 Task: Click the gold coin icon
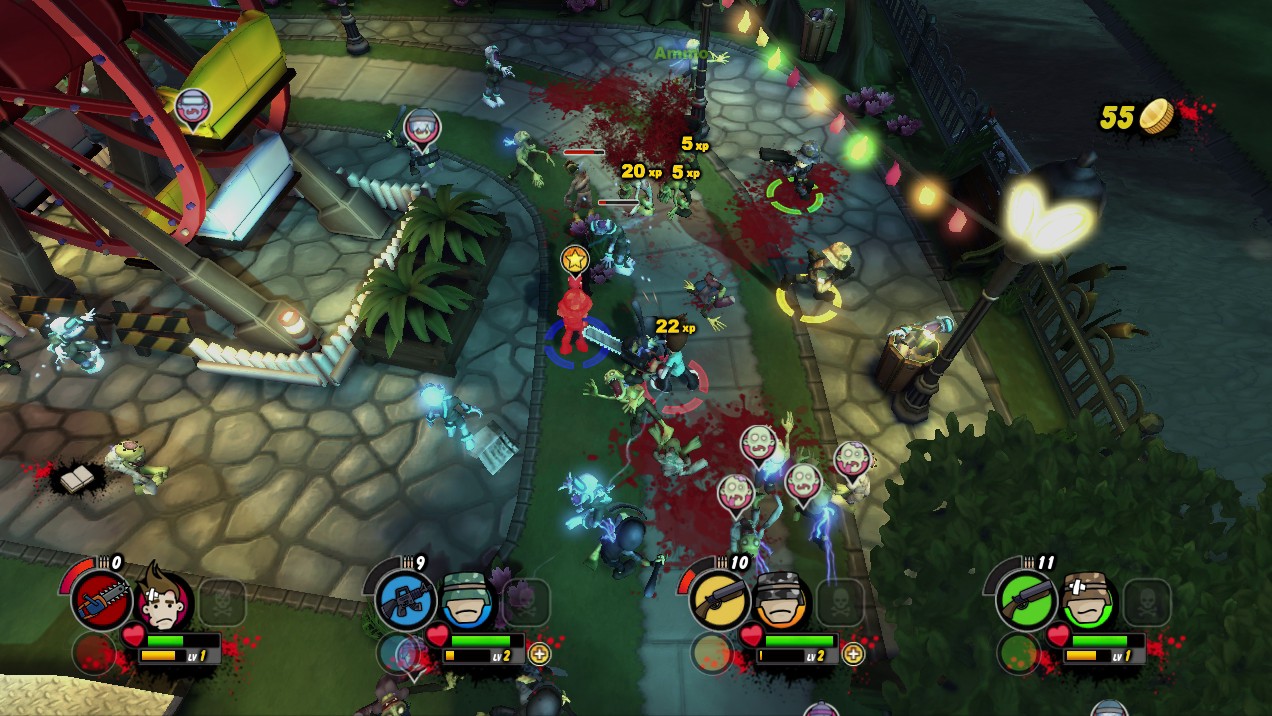[1158, 116]
